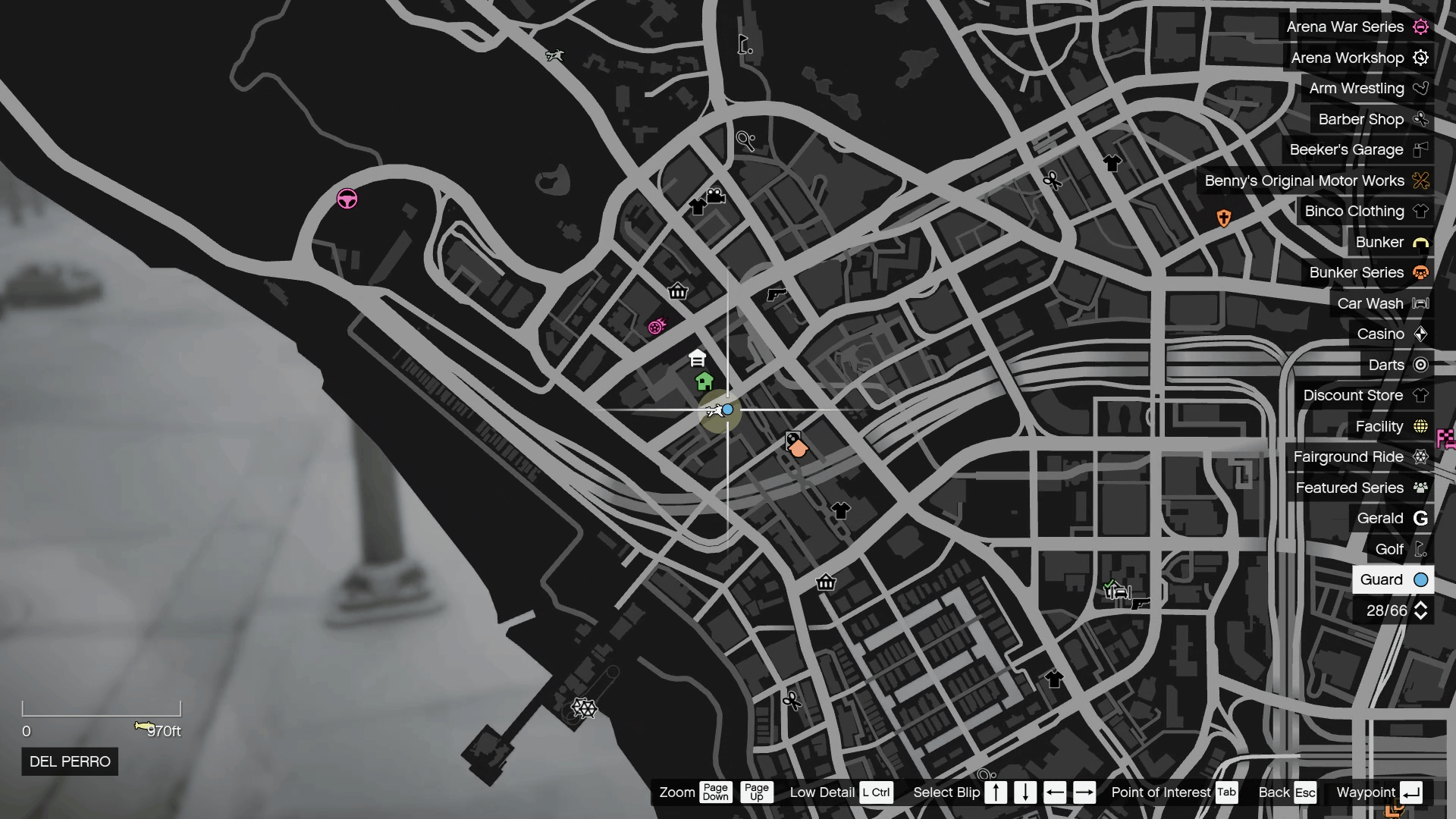Select Bunker Series in the legend list
The image size is (1456, 819).
point(1357,272)
